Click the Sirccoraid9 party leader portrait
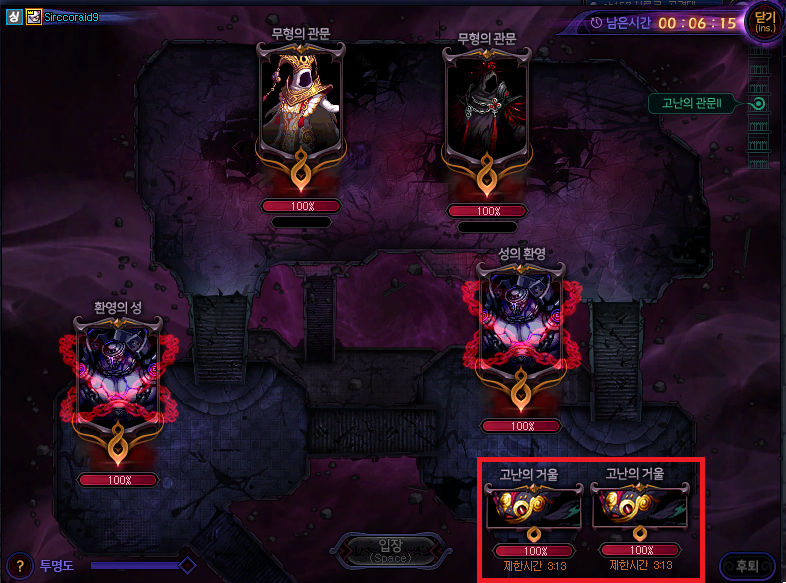This screenshot has width=786, height=583. pos(34,17)
